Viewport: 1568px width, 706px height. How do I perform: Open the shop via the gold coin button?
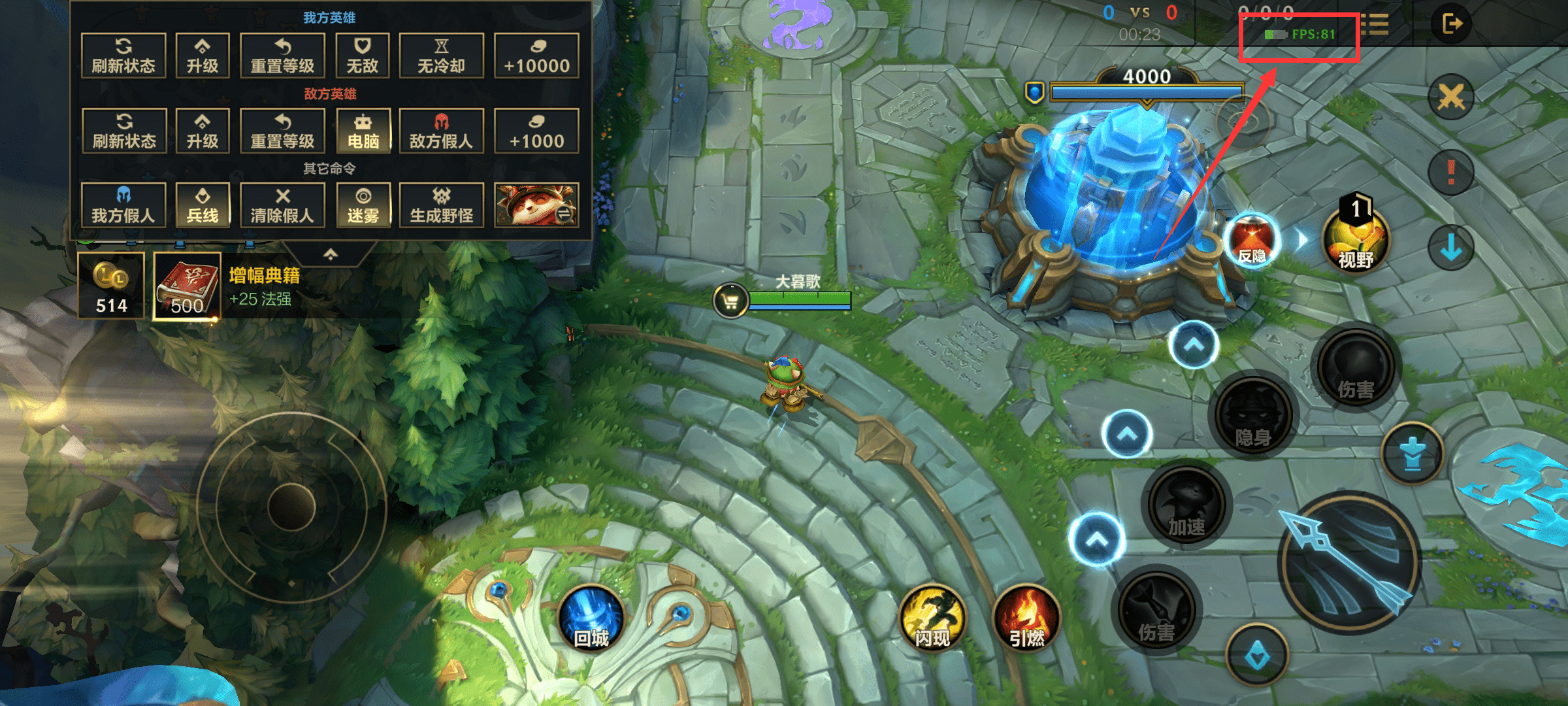(x=111, y=286)
